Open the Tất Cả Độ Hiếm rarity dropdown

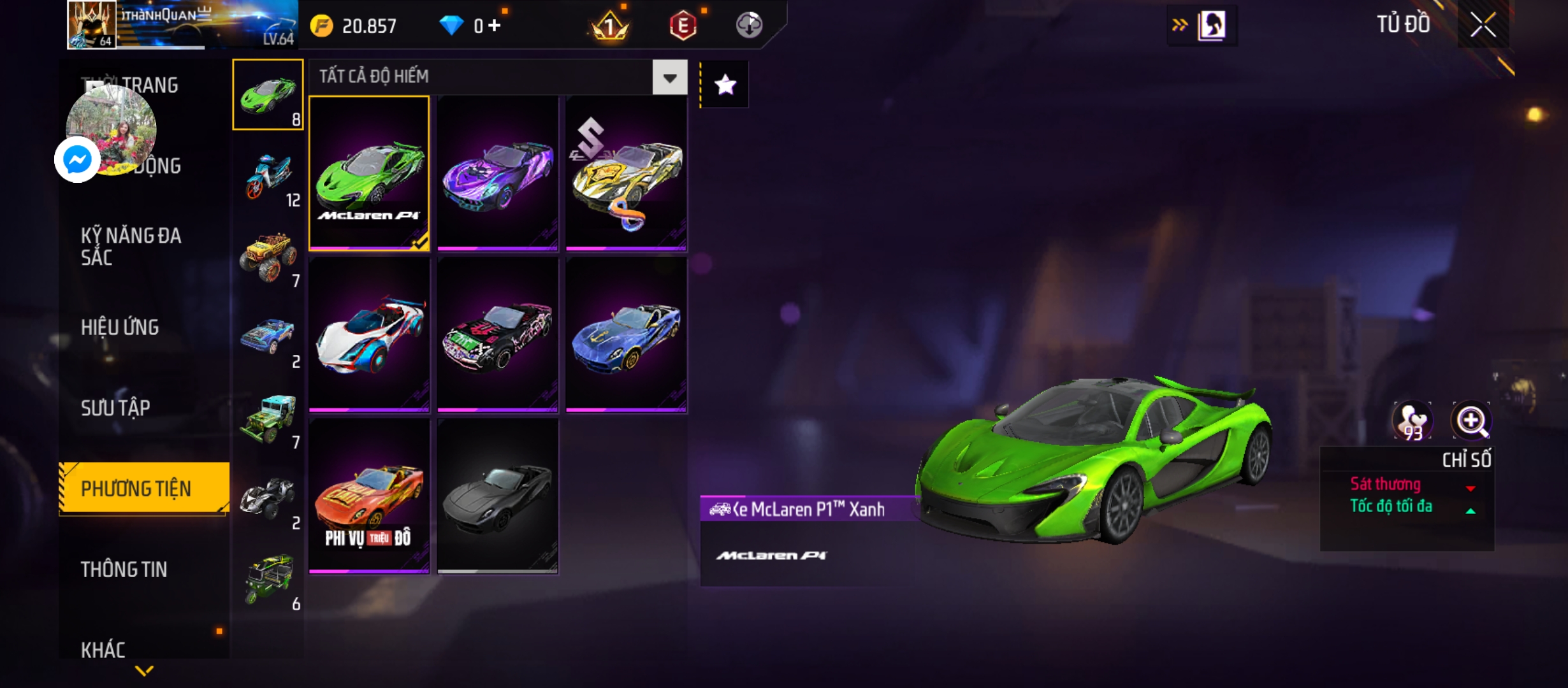669,78
